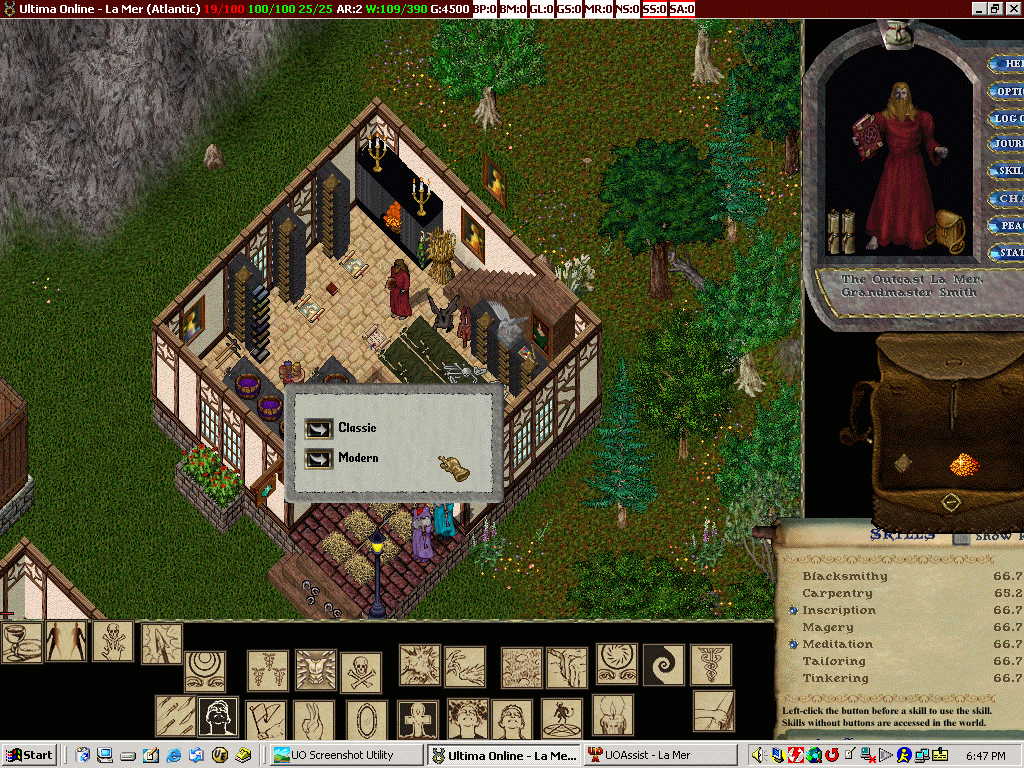Use the Inscription skill button
This screenshot has width=1024, height=768.
point(793,610)
